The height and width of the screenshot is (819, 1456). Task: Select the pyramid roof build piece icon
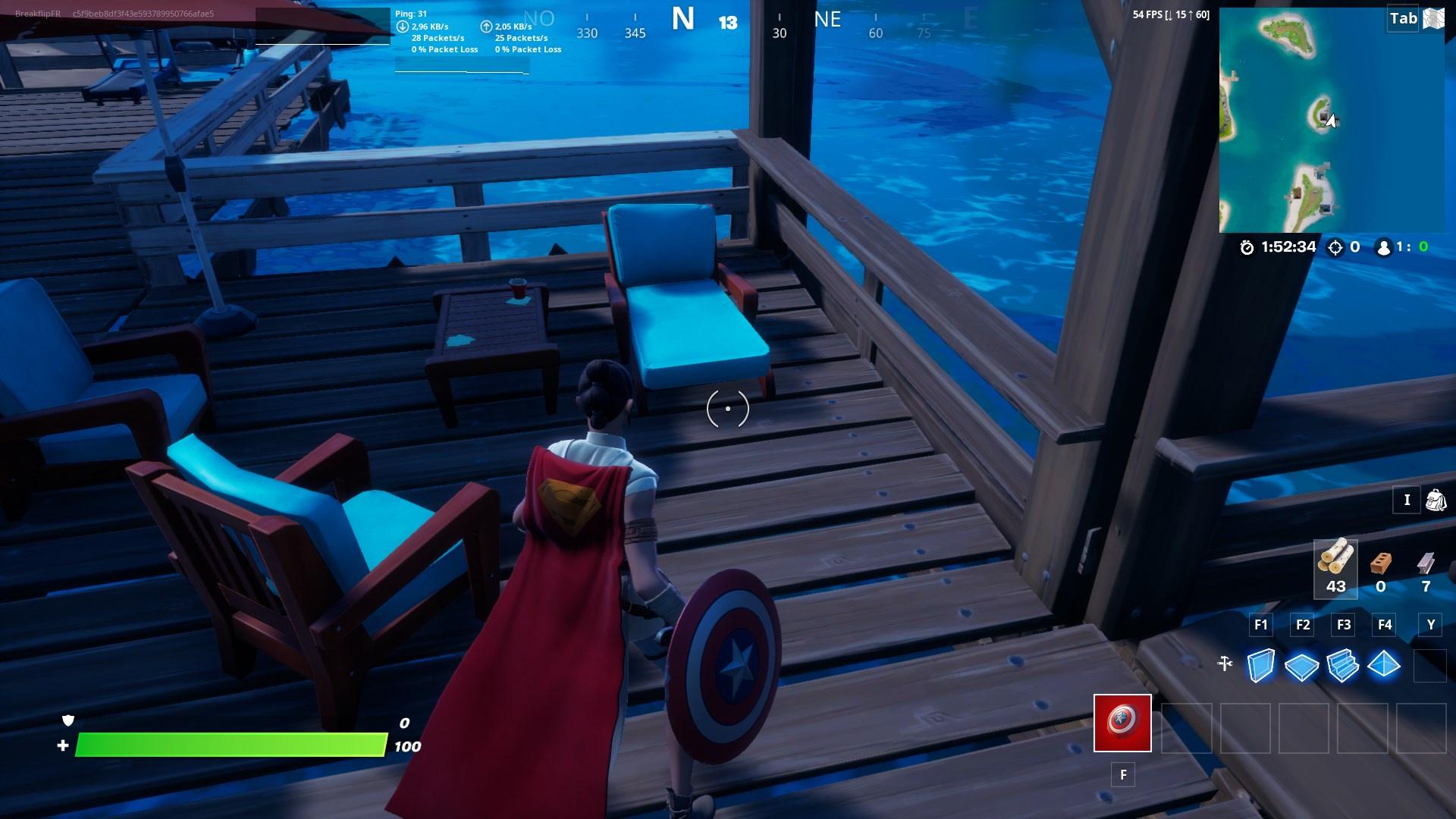click(x=1385, y=665)
